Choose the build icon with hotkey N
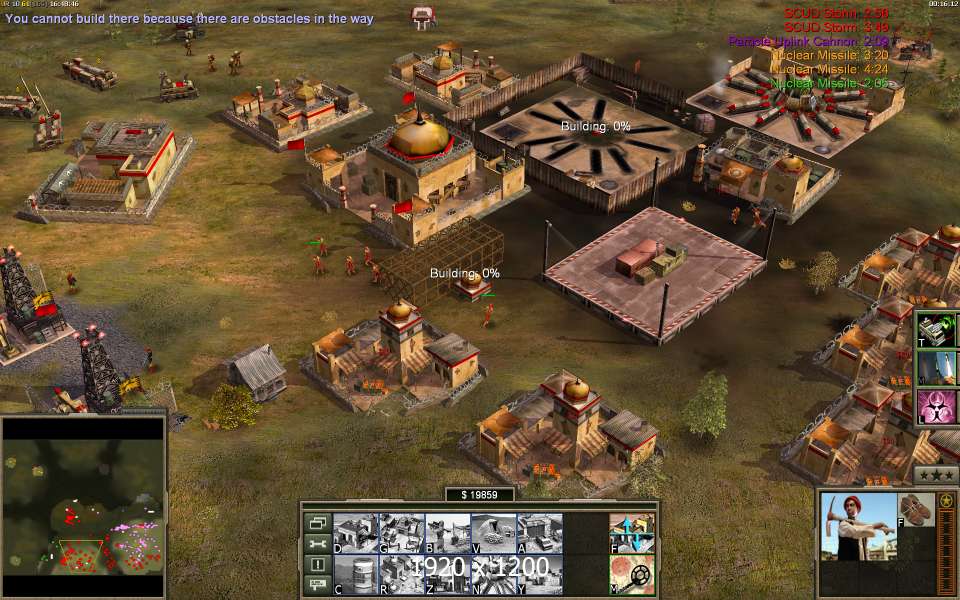The image size is (960, 600). point(493,574)
